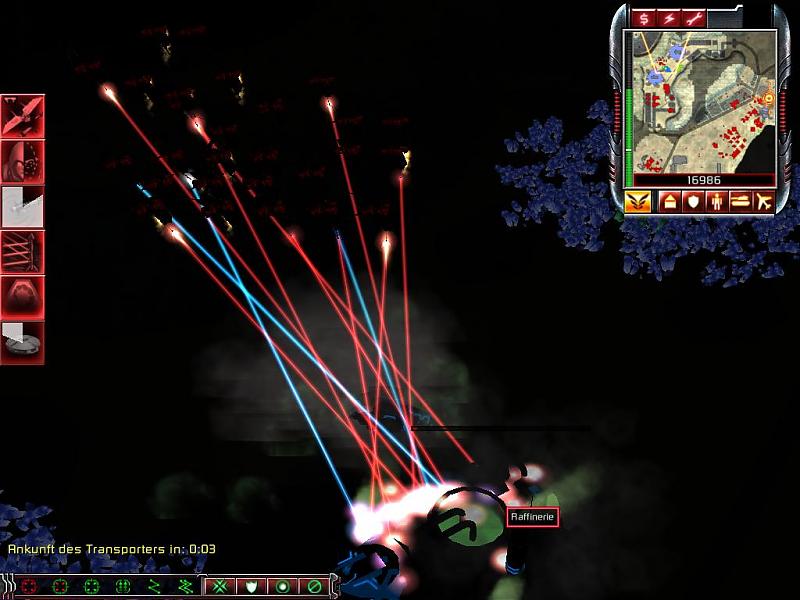This screenshot has width=800, height=600.
Task: Activate the aircraft strike support power
Action: coord(22,116)
